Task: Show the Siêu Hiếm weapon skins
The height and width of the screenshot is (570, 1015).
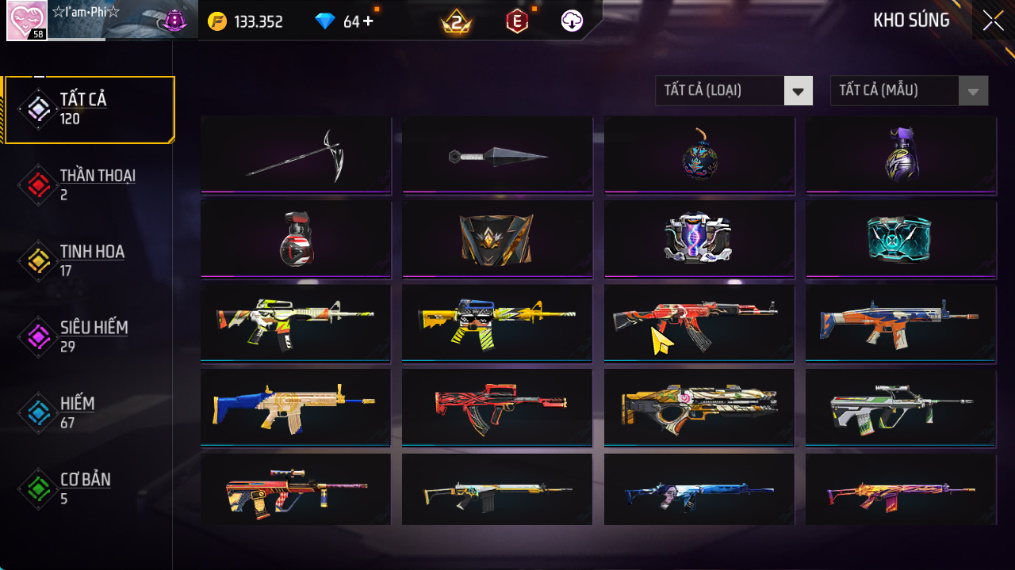Action: coord(89,336)
